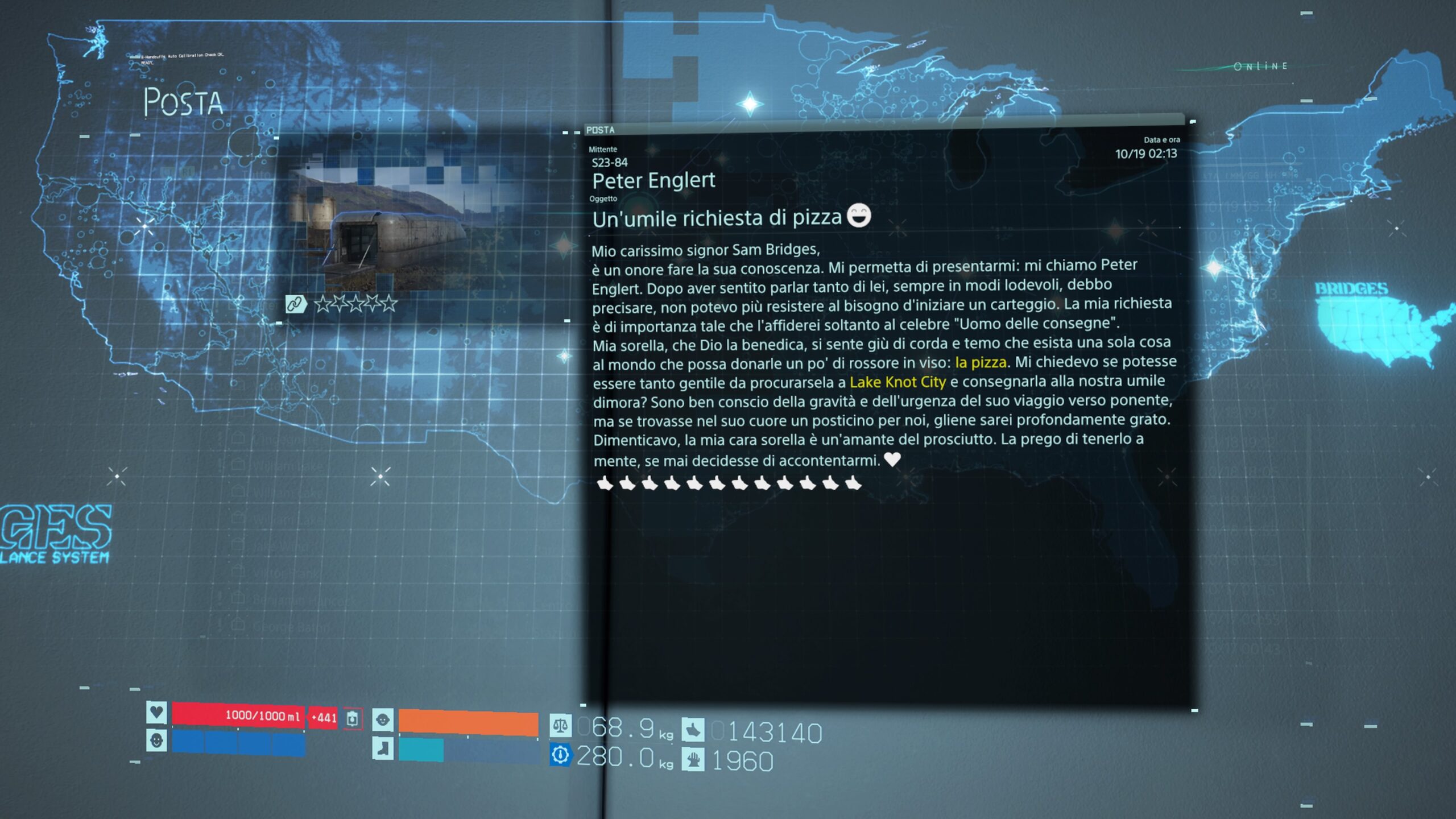Screen dimensions: 1456x819
Task: Select the blood bag icon
Action: (352, 718)
